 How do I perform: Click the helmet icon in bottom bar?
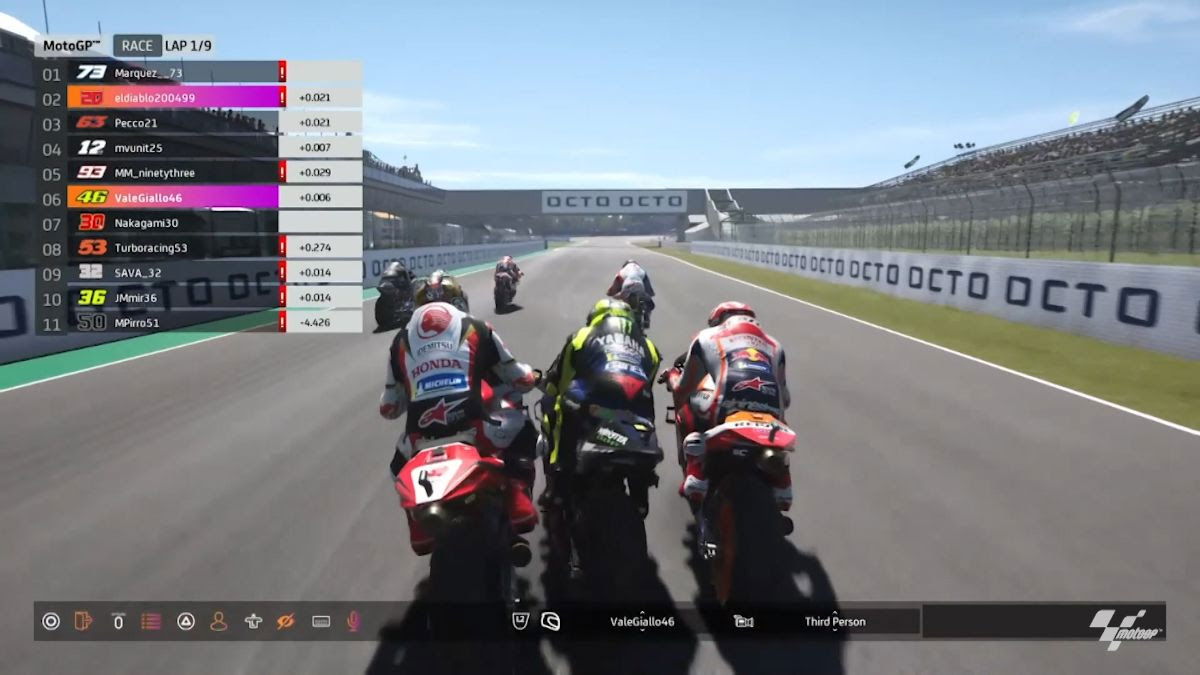tap(549, 621)
